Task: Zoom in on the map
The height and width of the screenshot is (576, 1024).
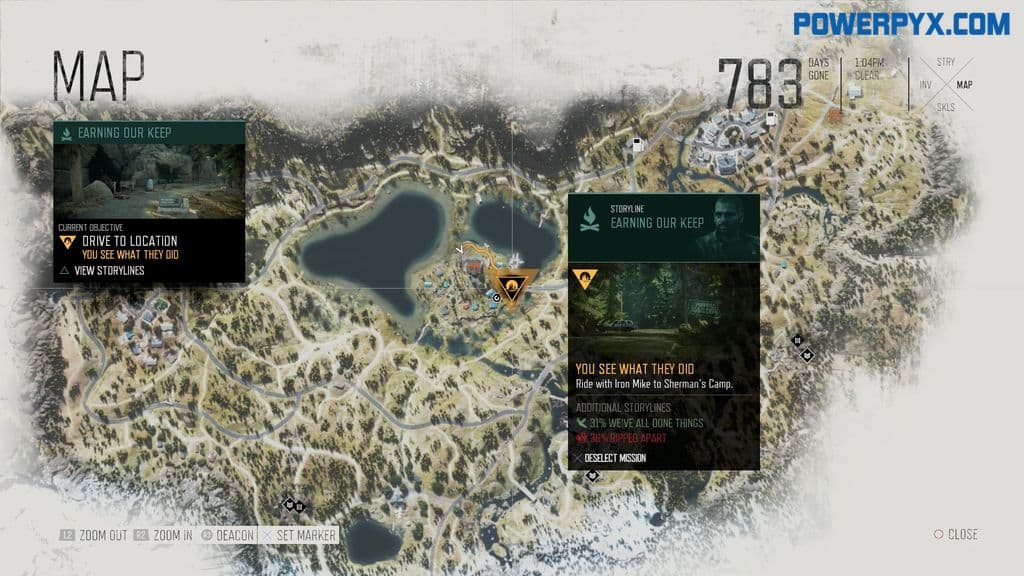Action: click(x=167, y=535)
